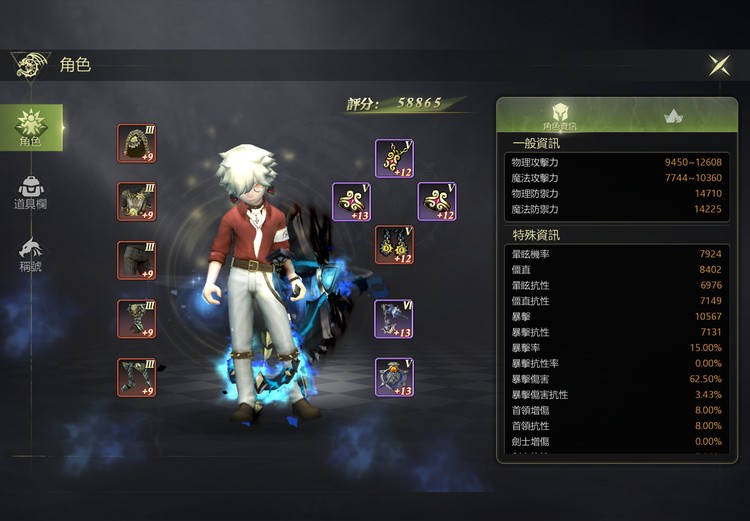Select the grade VI +13 weapon slot

click(x=394, y=319)
